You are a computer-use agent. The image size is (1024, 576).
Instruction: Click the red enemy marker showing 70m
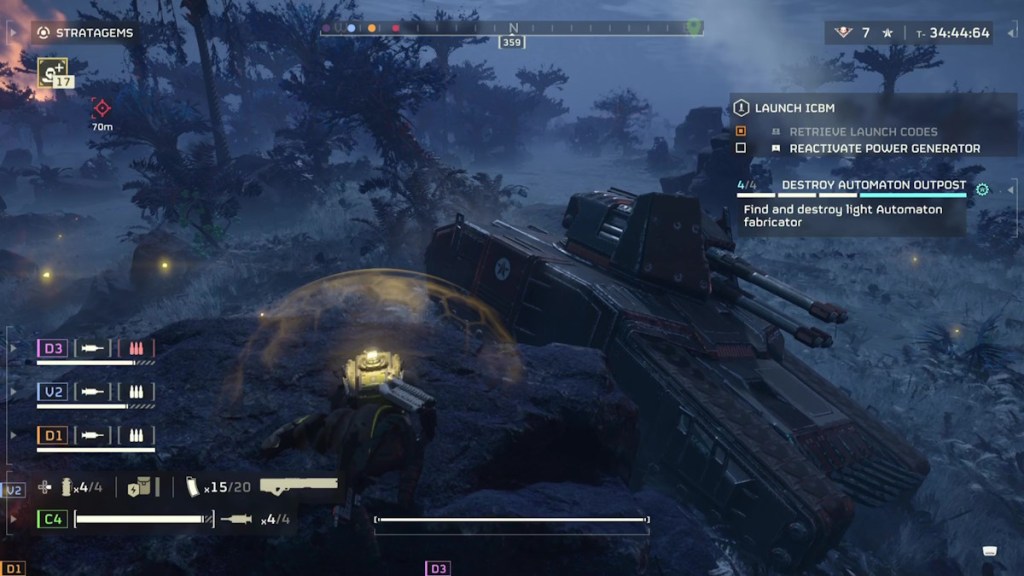101,107
